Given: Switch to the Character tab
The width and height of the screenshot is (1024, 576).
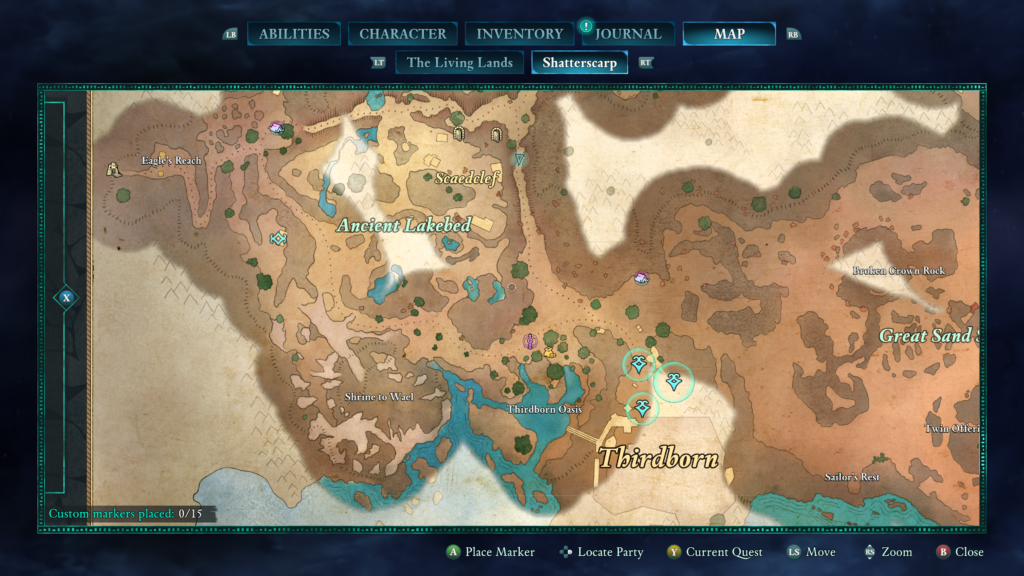Looking at the screenshot, I should [403, 34].
